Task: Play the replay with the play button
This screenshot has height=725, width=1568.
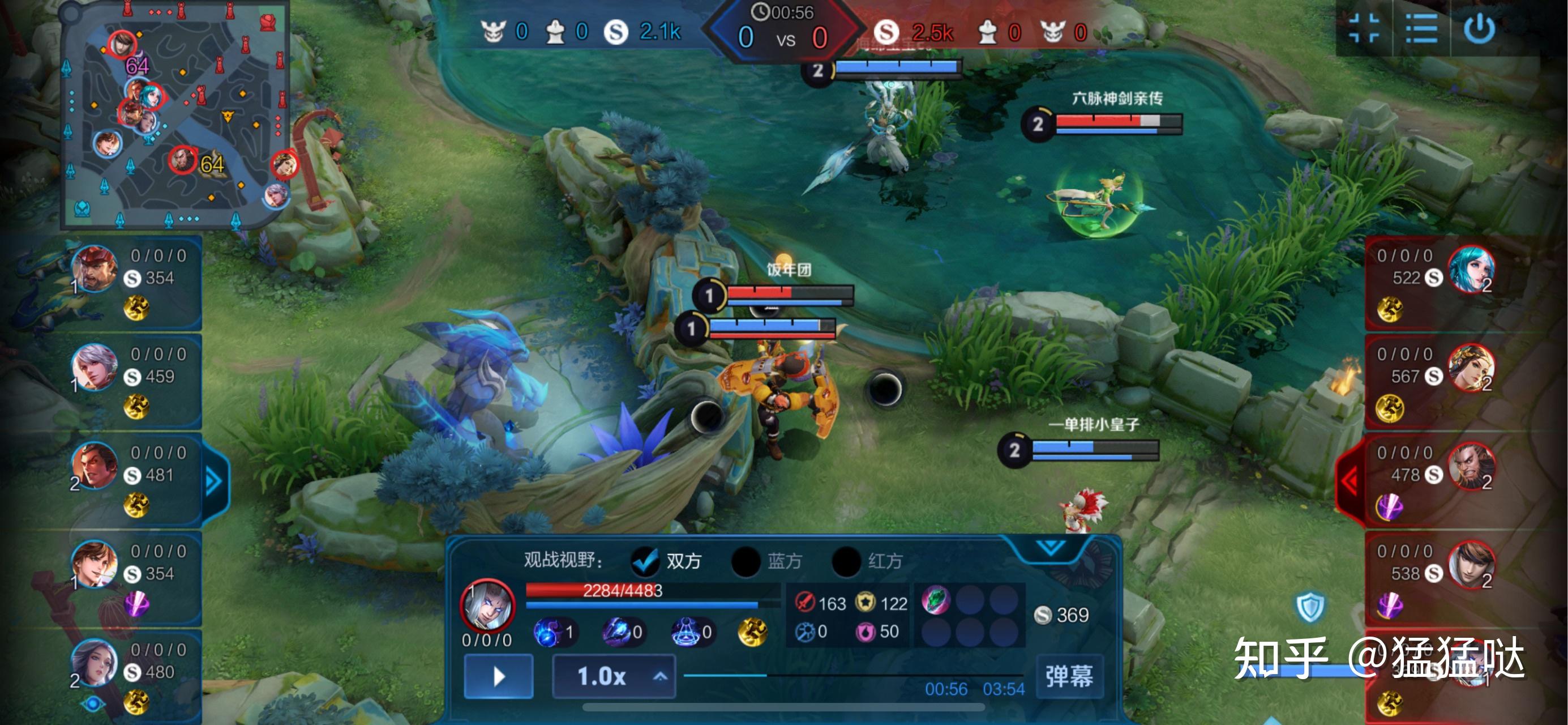Action: 499,676
